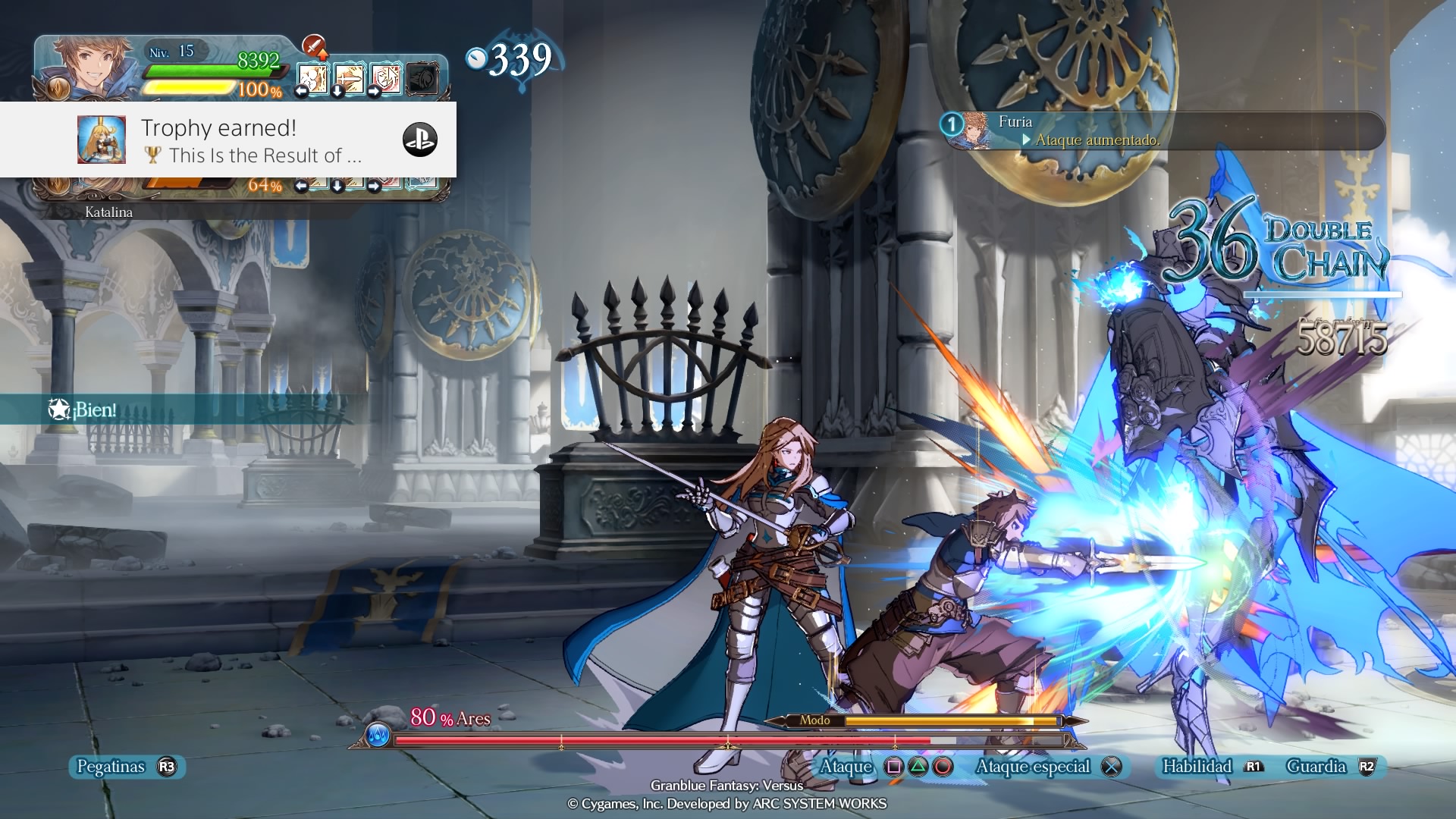Choose the Ataque especial command

pyautogui.click(x=1033, y=767)
